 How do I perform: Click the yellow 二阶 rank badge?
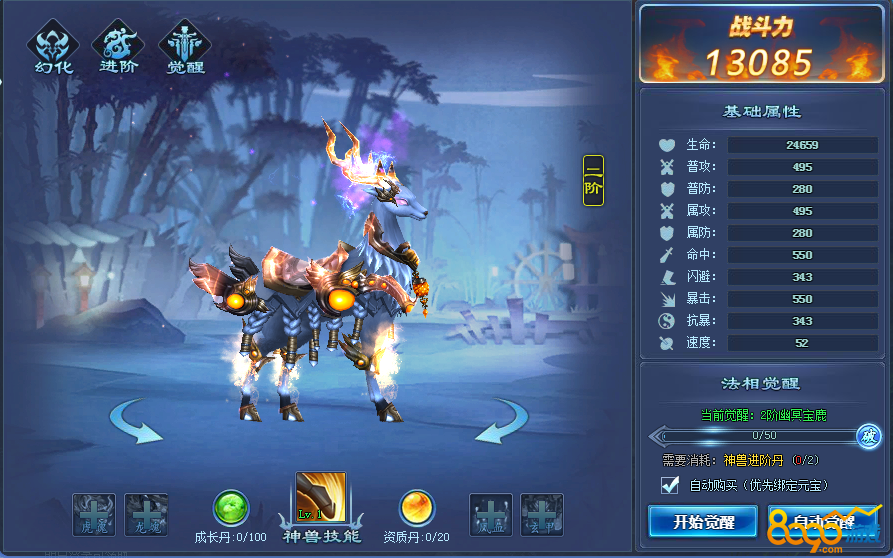point(593,180)
